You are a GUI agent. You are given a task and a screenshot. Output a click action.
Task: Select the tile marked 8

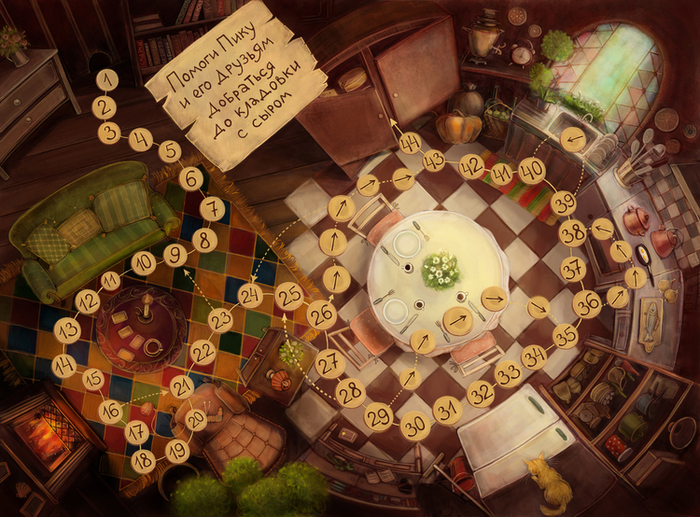[204, 239]
